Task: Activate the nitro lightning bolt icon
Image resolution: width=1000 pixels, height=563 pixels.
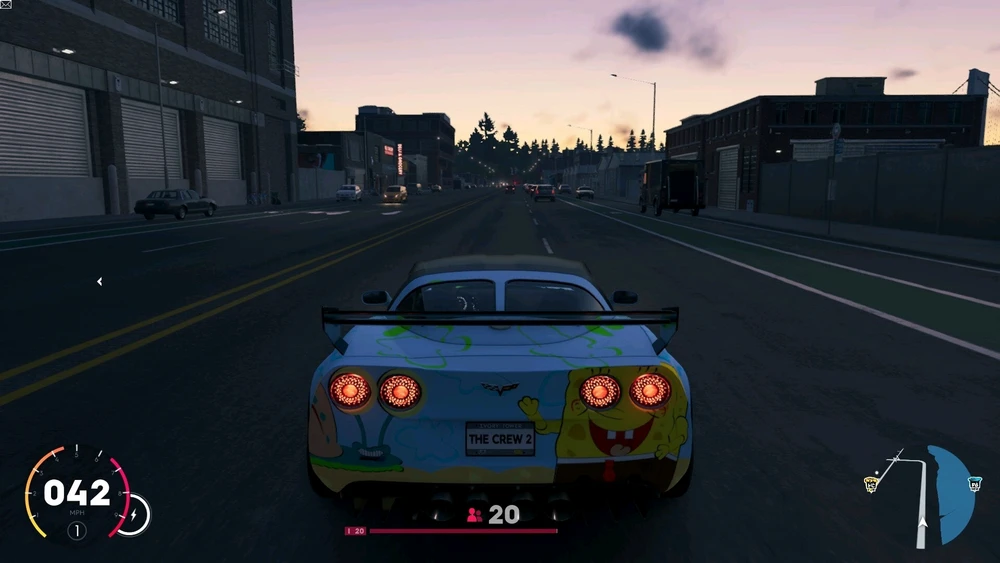Action: click(x=132, y=514)
